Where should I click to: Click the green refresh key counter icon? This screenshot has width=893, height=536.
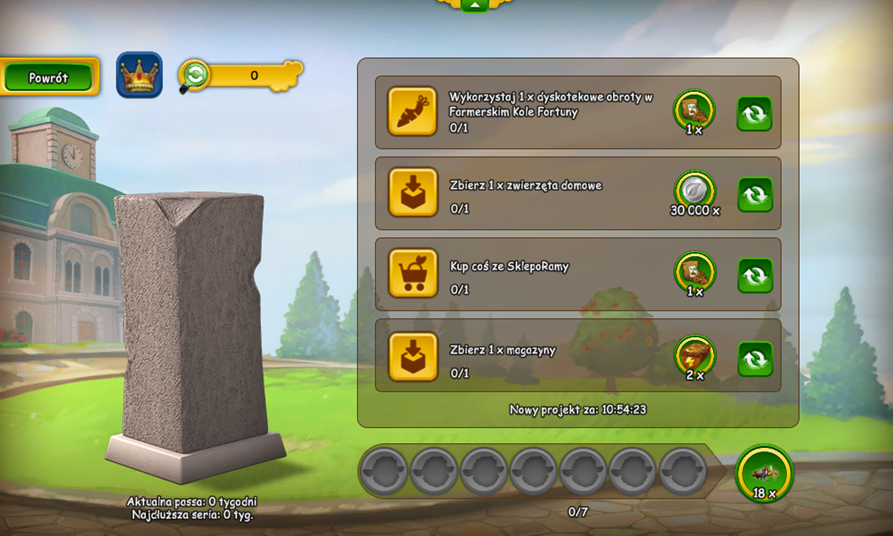194,75
